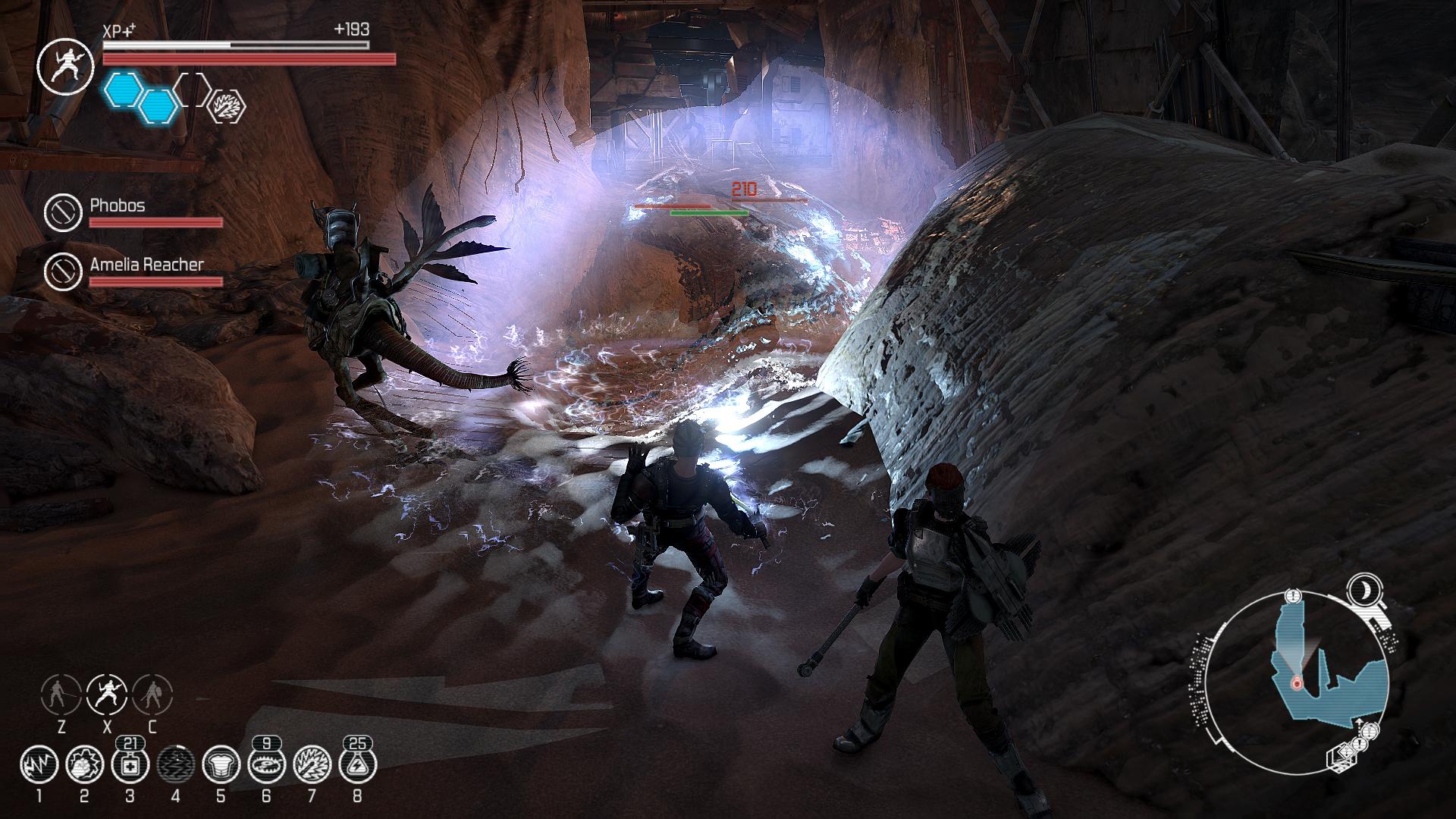
Task: Choose the guardian mace-and-shield stance
Action: pyautogui.click(x=152, y=693)
